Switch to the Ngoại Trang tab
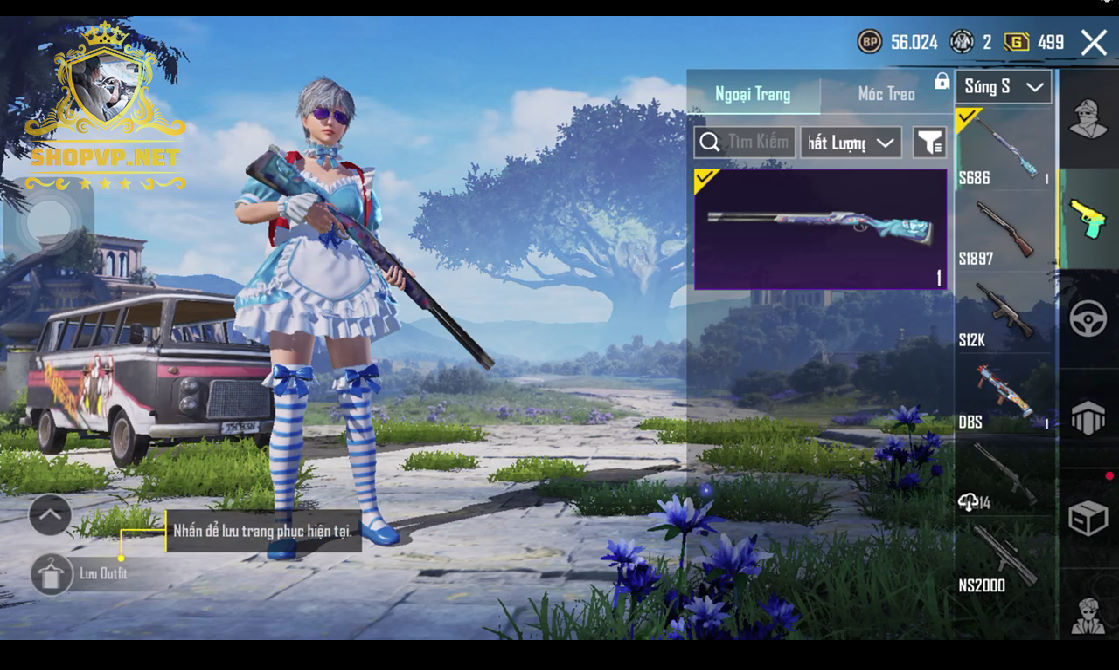The height and width of the screenshot is (670, 1119). [752, 94]
